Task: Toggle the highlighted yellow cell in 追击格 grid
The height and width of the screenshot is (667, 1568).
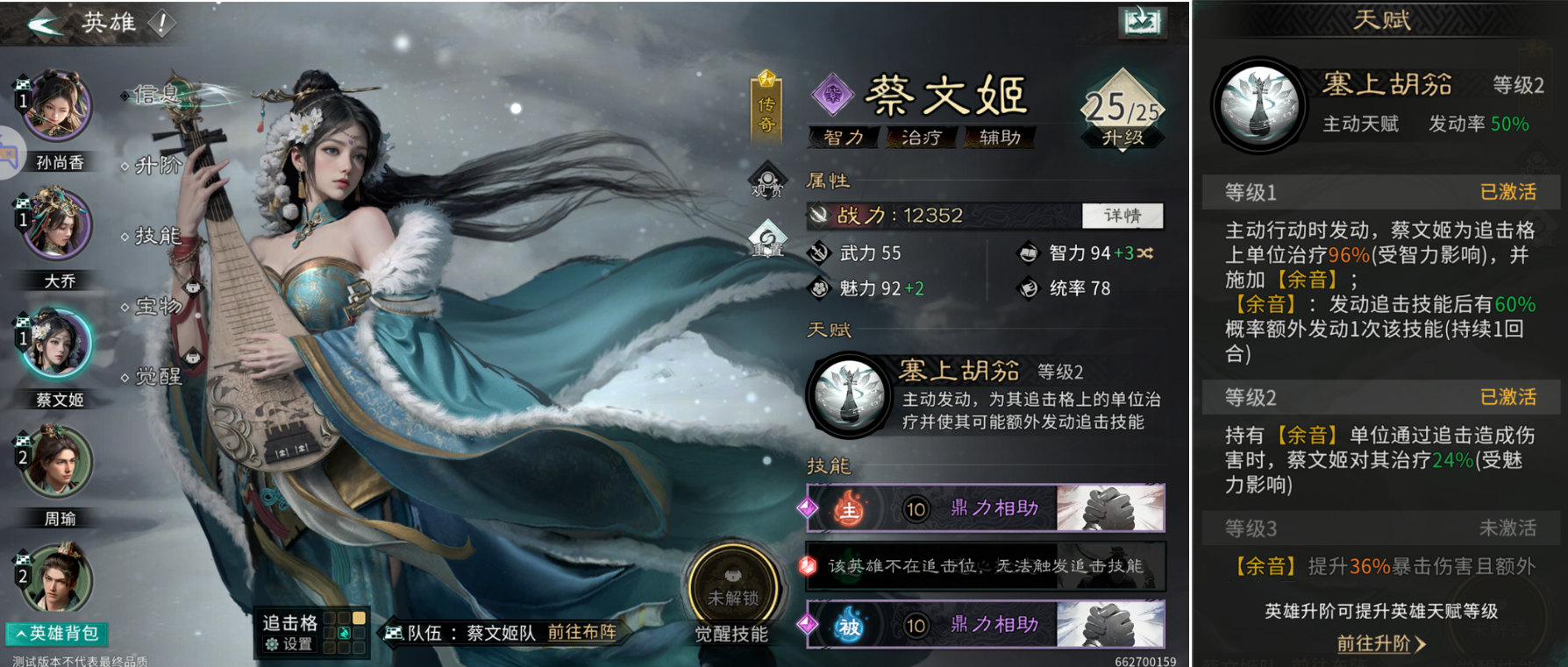Action: click(360, 617)
